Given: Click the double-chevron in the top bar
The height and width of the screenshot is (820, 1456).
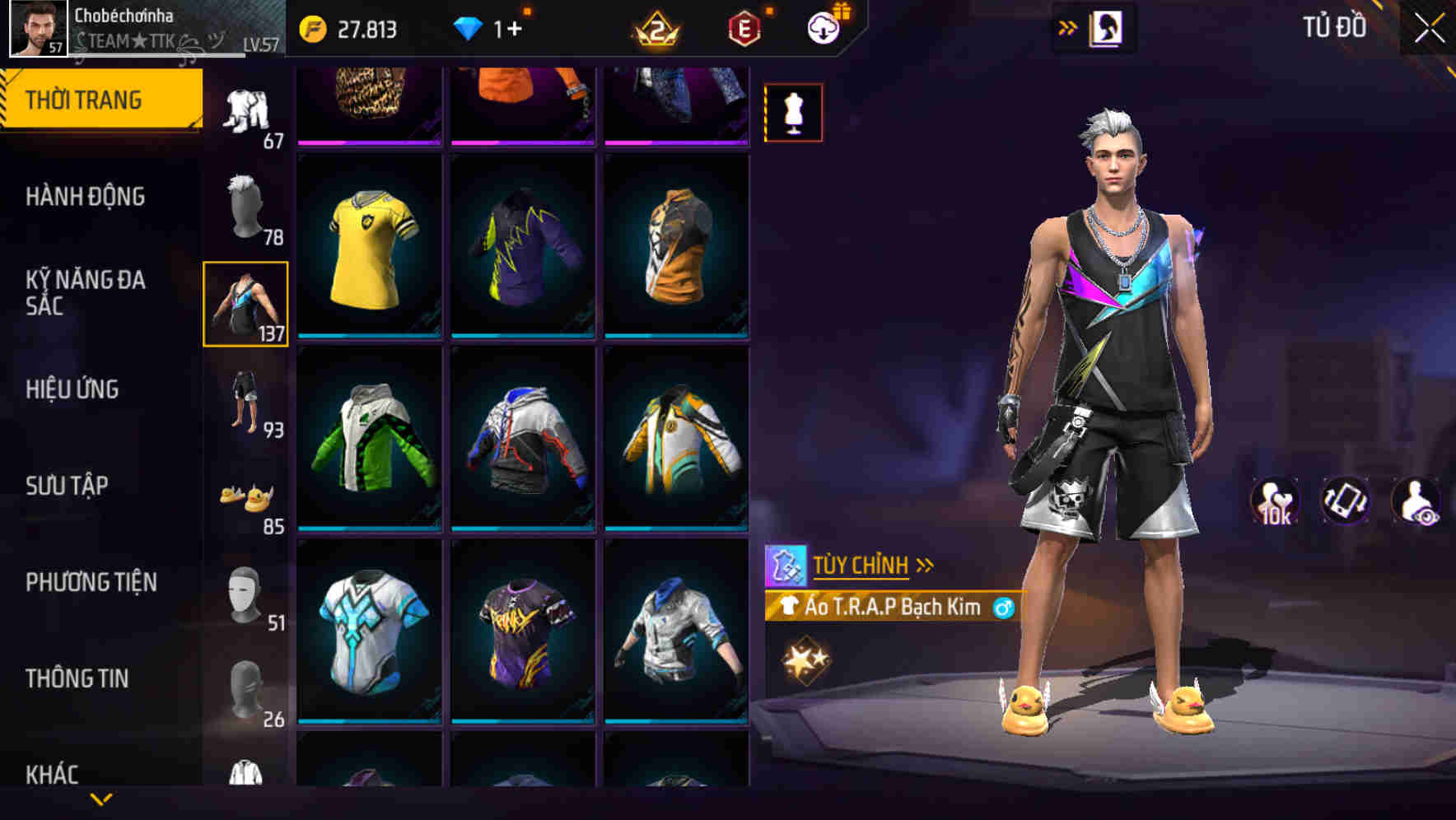Looking at the screenshot, I should click(1066, 27).
